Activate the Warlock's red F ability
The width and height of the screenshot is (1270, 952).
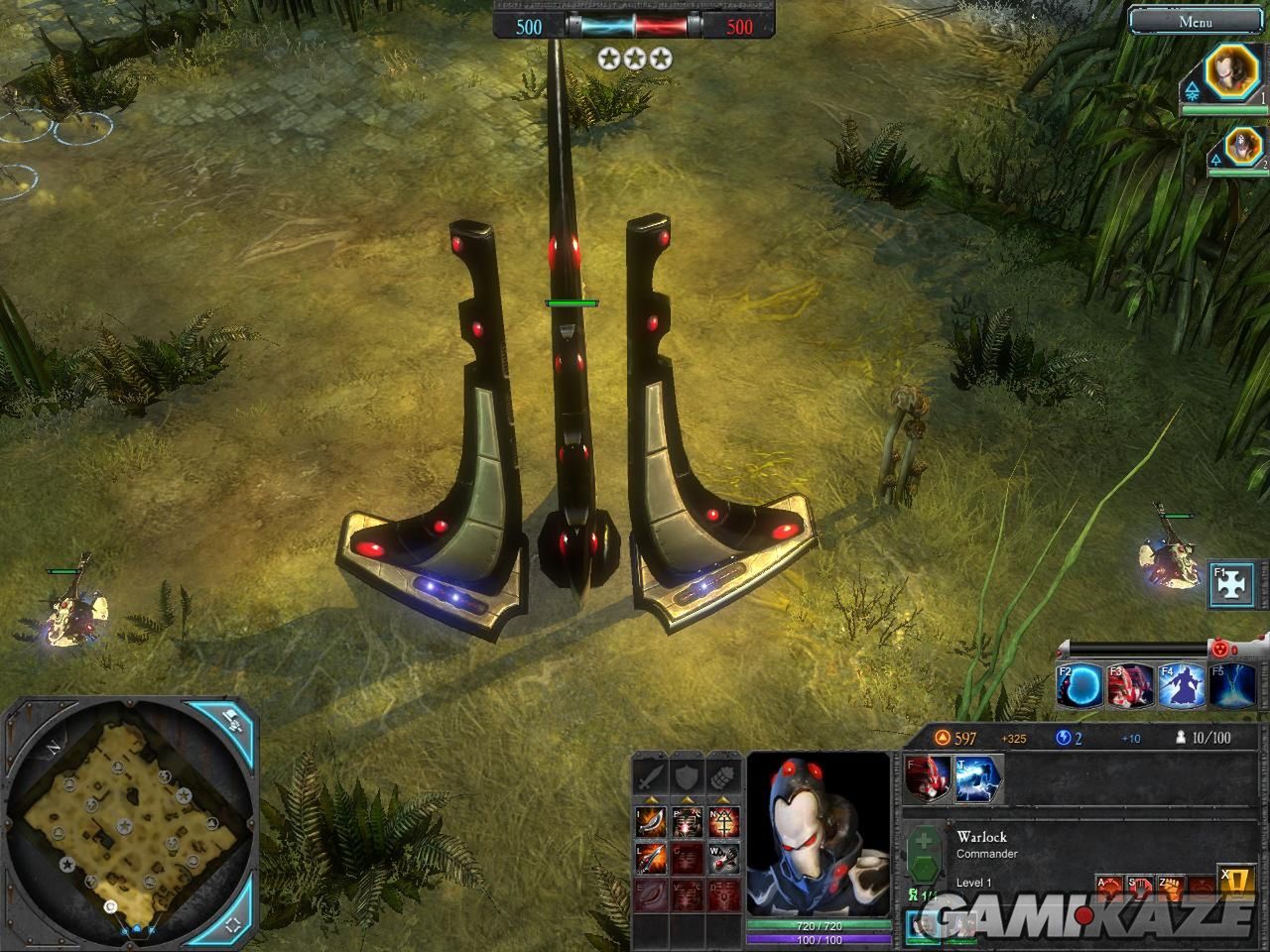(x=929, y=778)
